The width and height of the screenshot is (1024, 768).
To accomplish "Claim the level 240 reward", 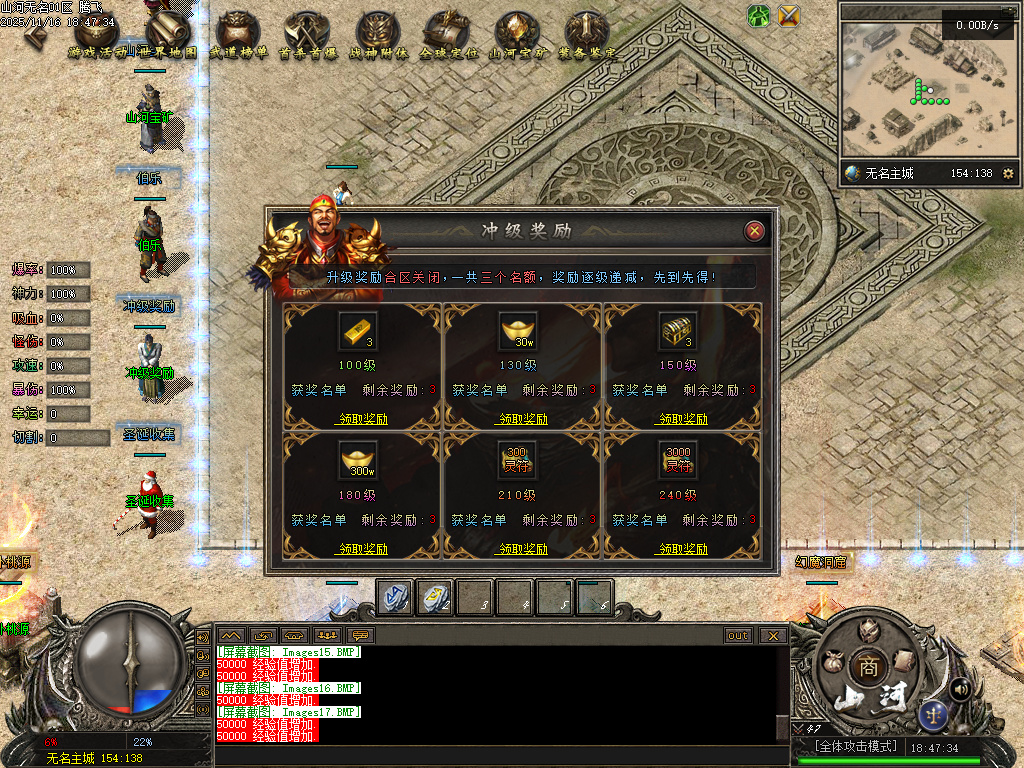I will tap(683, 549).
